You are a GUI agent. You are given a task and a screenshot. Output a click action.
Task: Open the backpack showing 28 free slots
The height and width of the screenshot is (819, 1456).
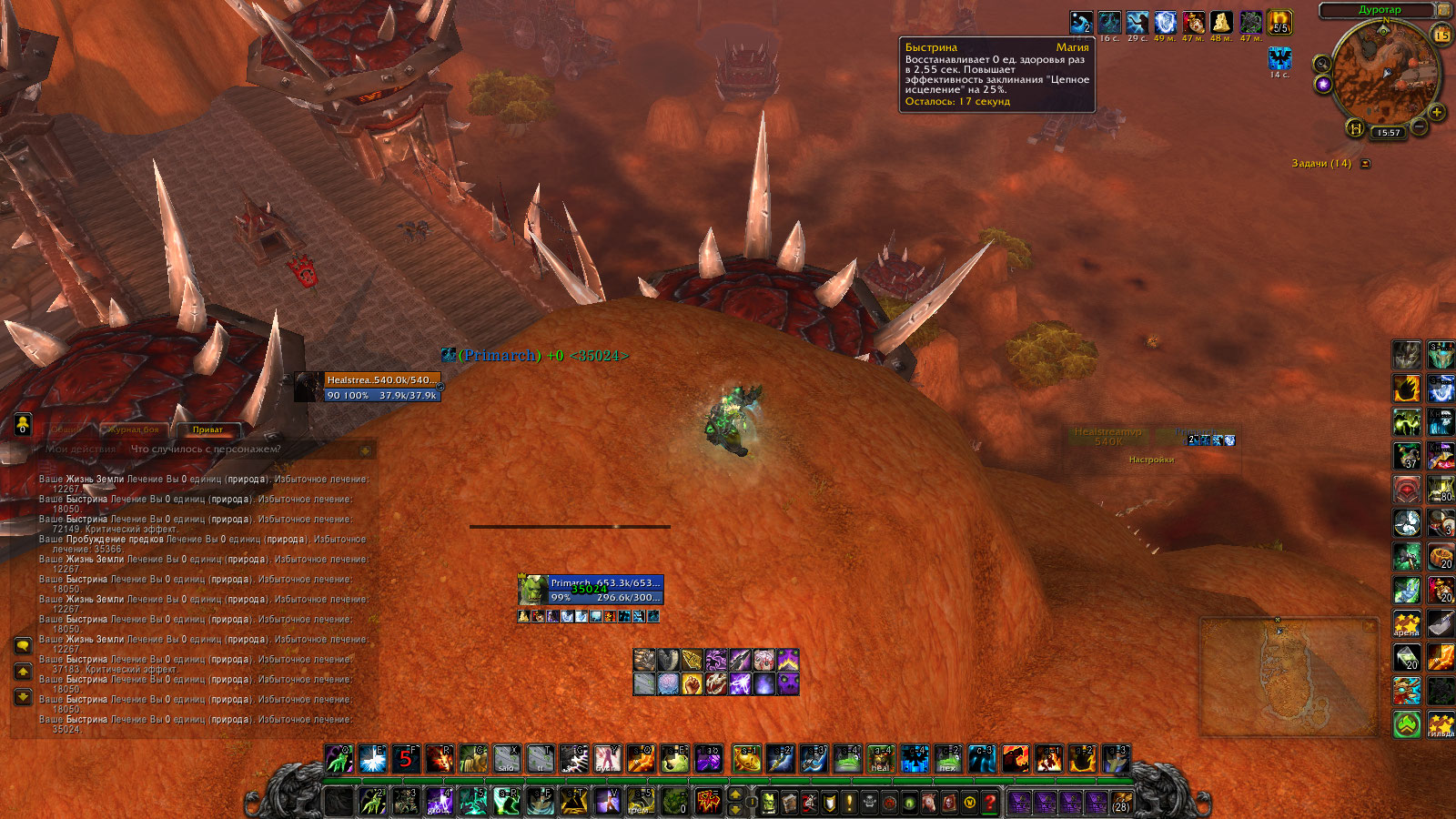[x=1121, y=802]
